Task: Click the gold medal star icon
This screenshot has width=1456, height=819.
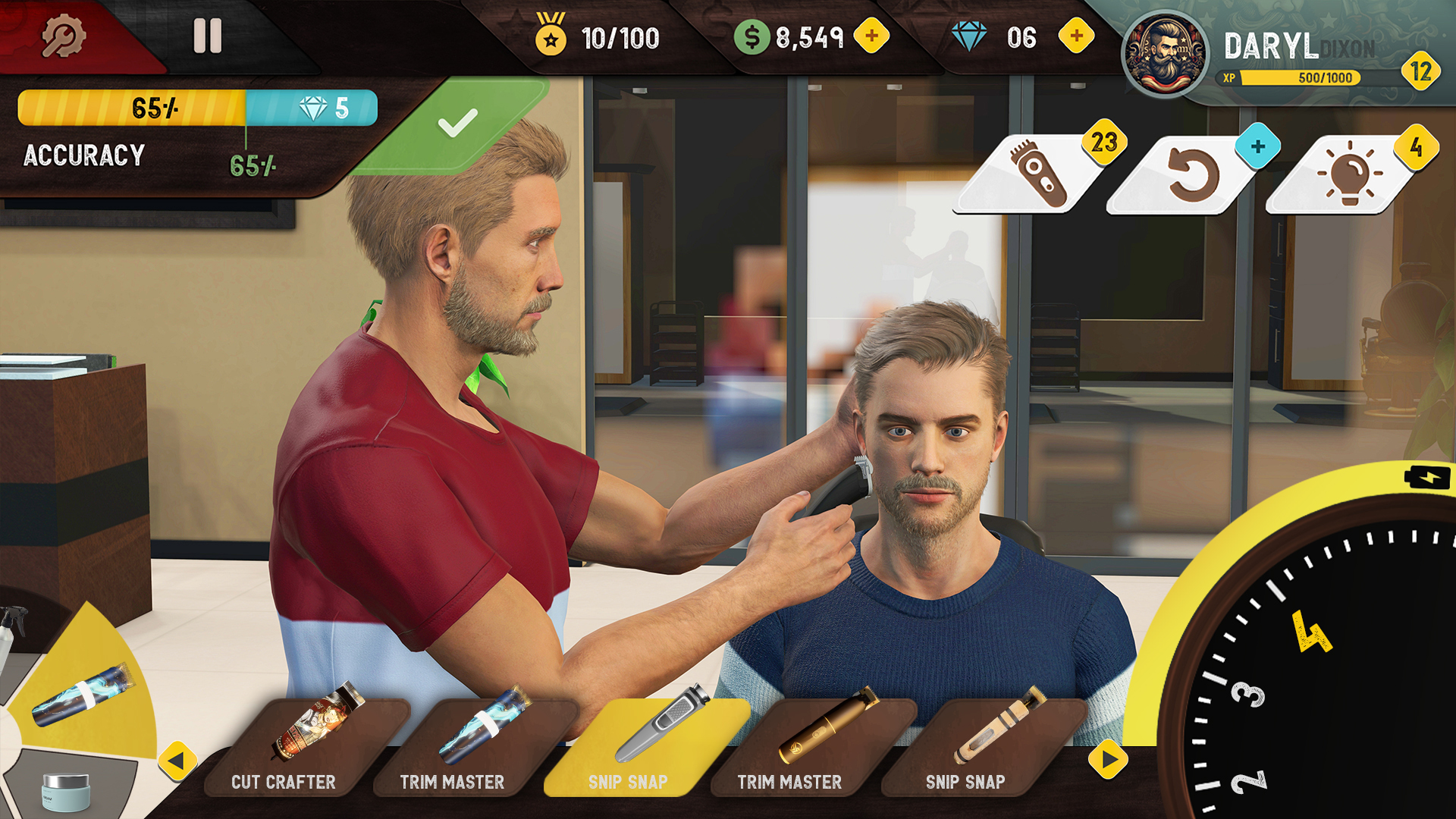Action: (x=551, y=34)
